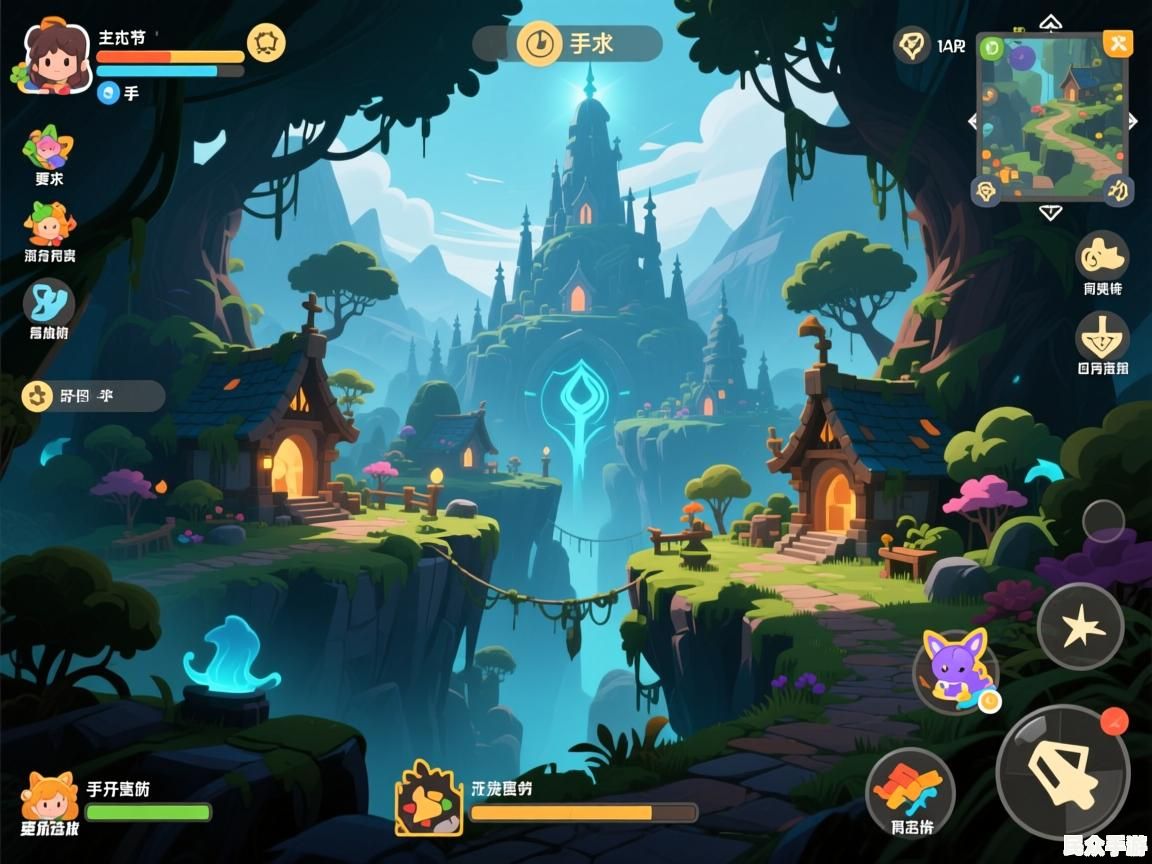Open the pill-shaped quest tracker with yellow flower
The width and height of the screenshot is (1152, 864).
coord(92,396)
